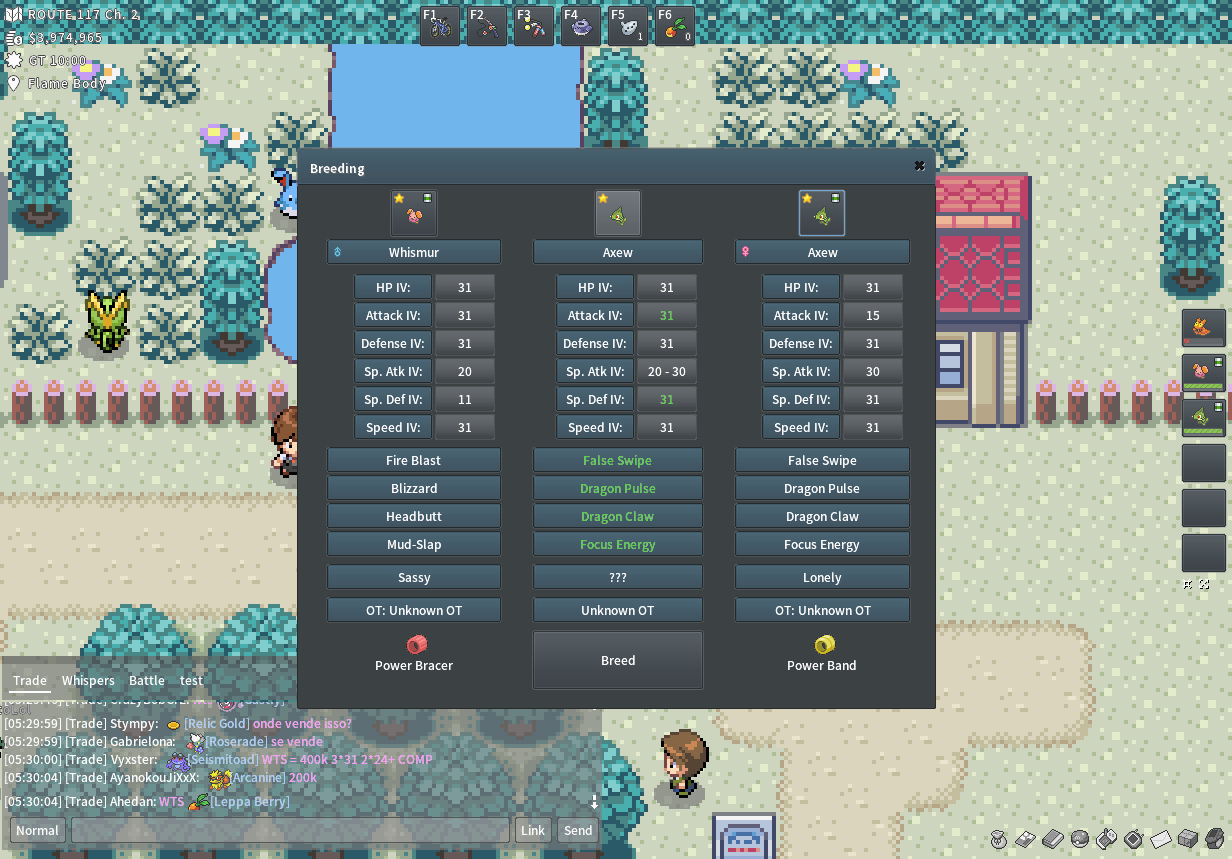1232x859 pixels.
Task: Select the first party Pokémon slot
Action: (x=1203, y=327)
